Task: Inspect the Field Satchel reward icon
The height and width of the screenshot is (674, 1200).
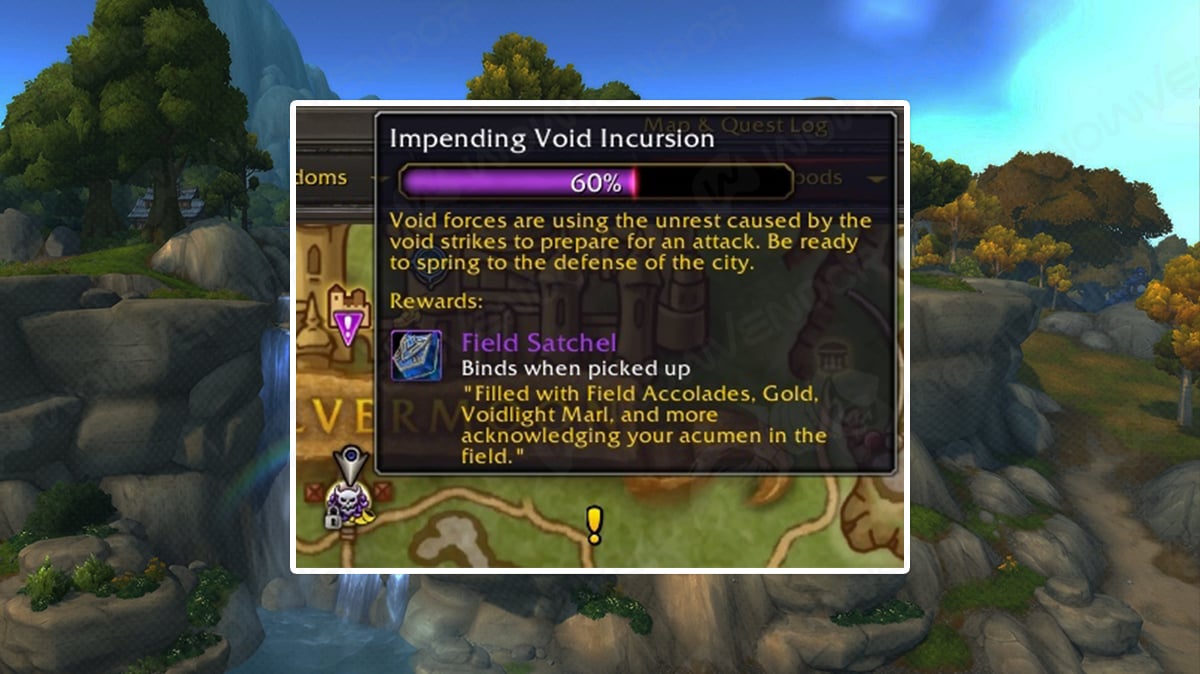Action: click(416, 355)
